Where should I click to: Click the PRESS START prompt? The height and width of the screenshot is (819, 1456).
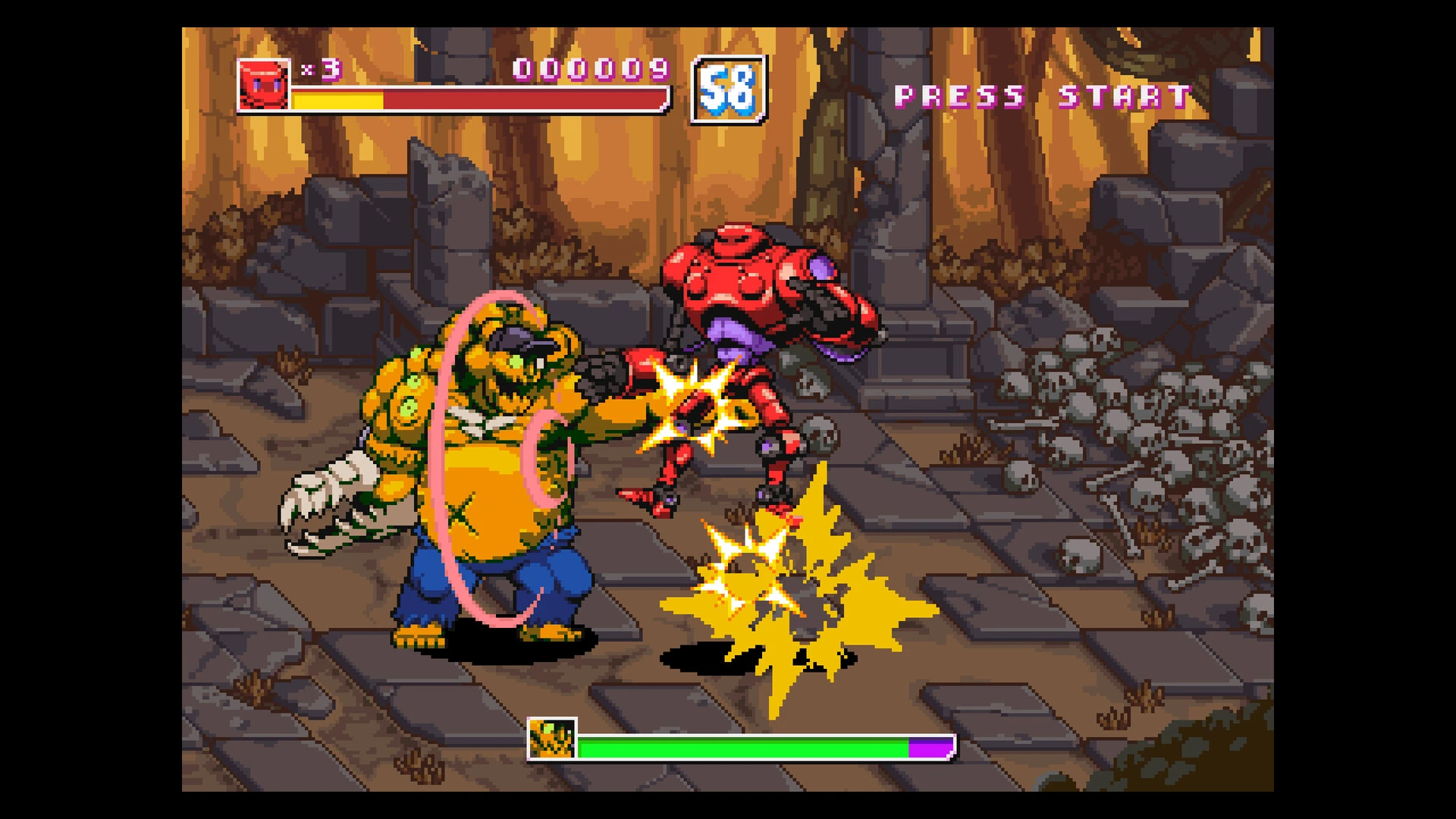pyautogui.click(x=1039, y=95)
